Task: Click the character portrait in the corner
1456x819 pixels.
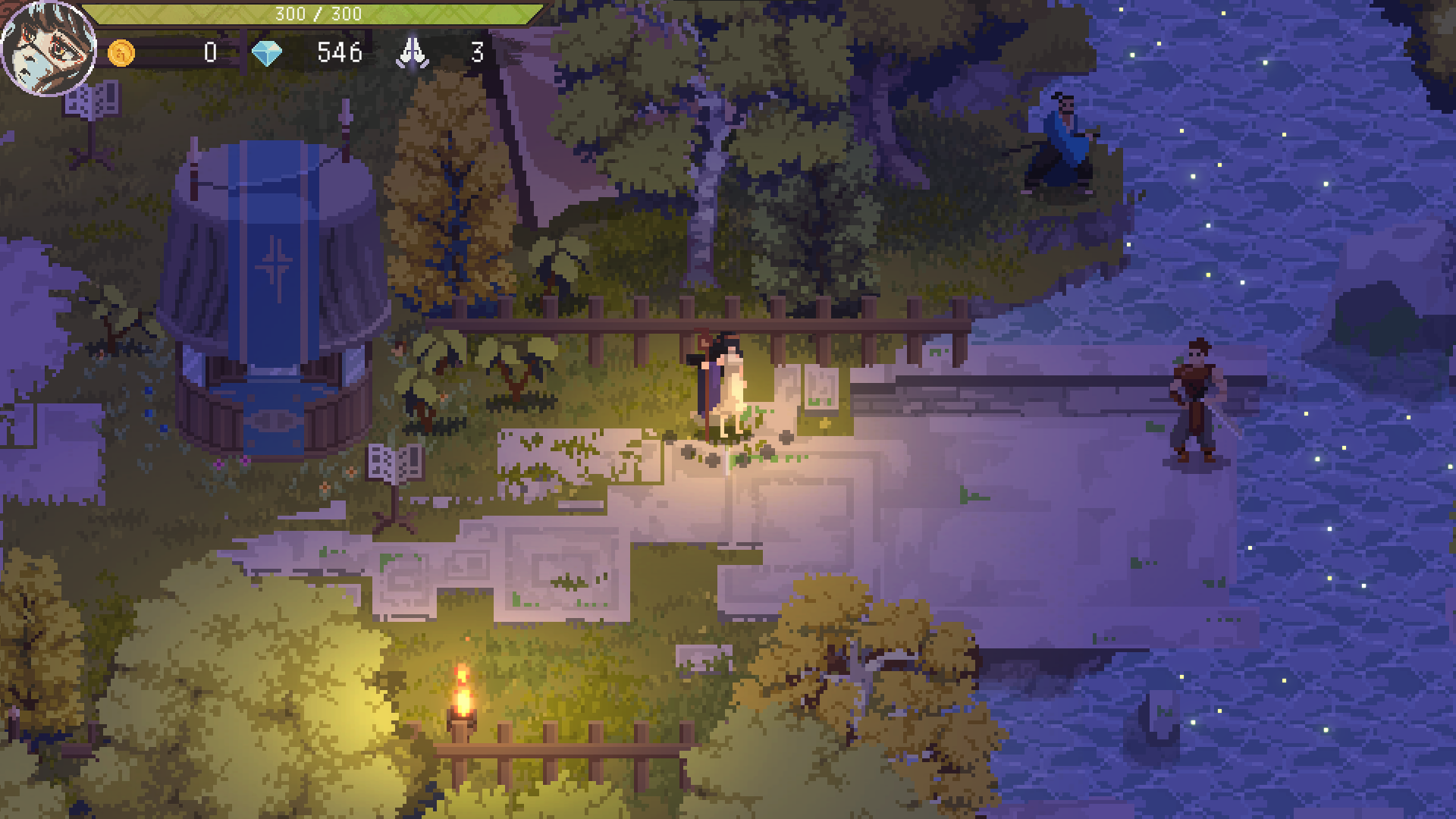Action: (49, 49)
